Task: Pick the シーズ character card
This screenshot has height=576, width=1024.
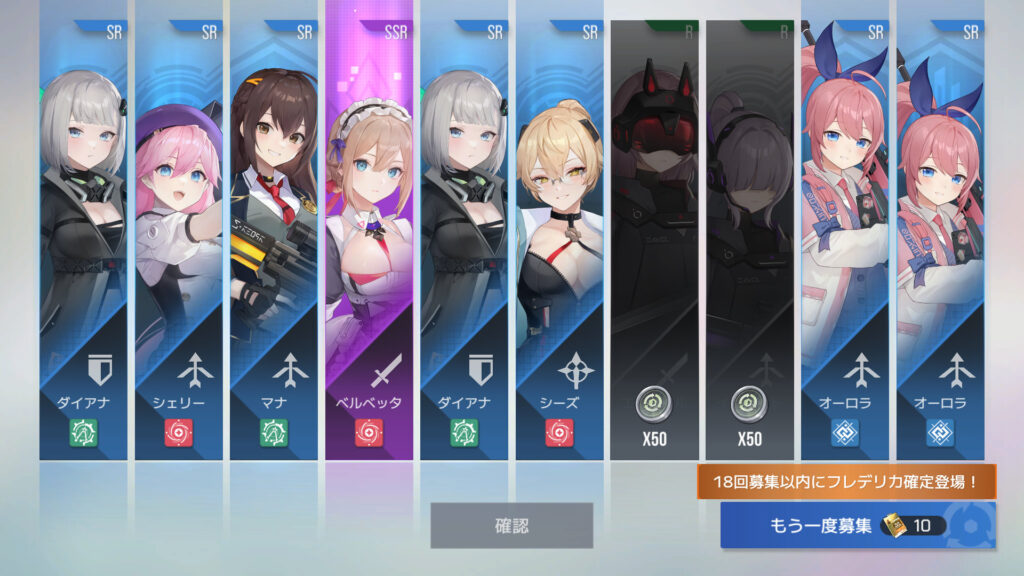Action: 561,240
